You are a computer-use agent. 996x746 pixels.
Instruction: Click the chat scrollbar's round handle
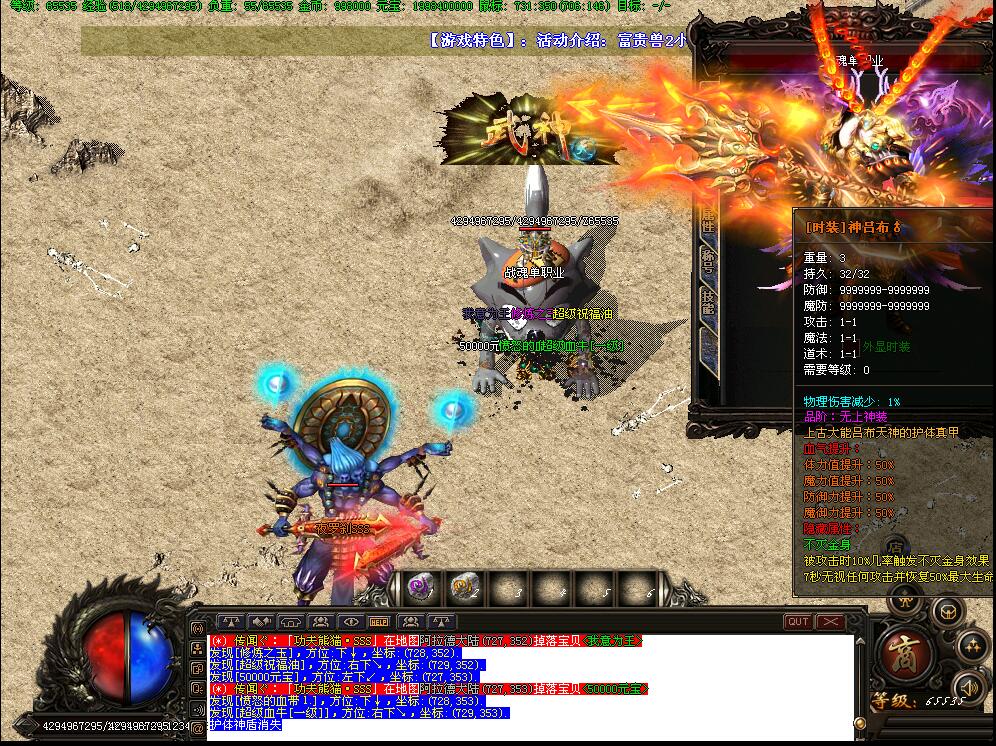[860, 723]
